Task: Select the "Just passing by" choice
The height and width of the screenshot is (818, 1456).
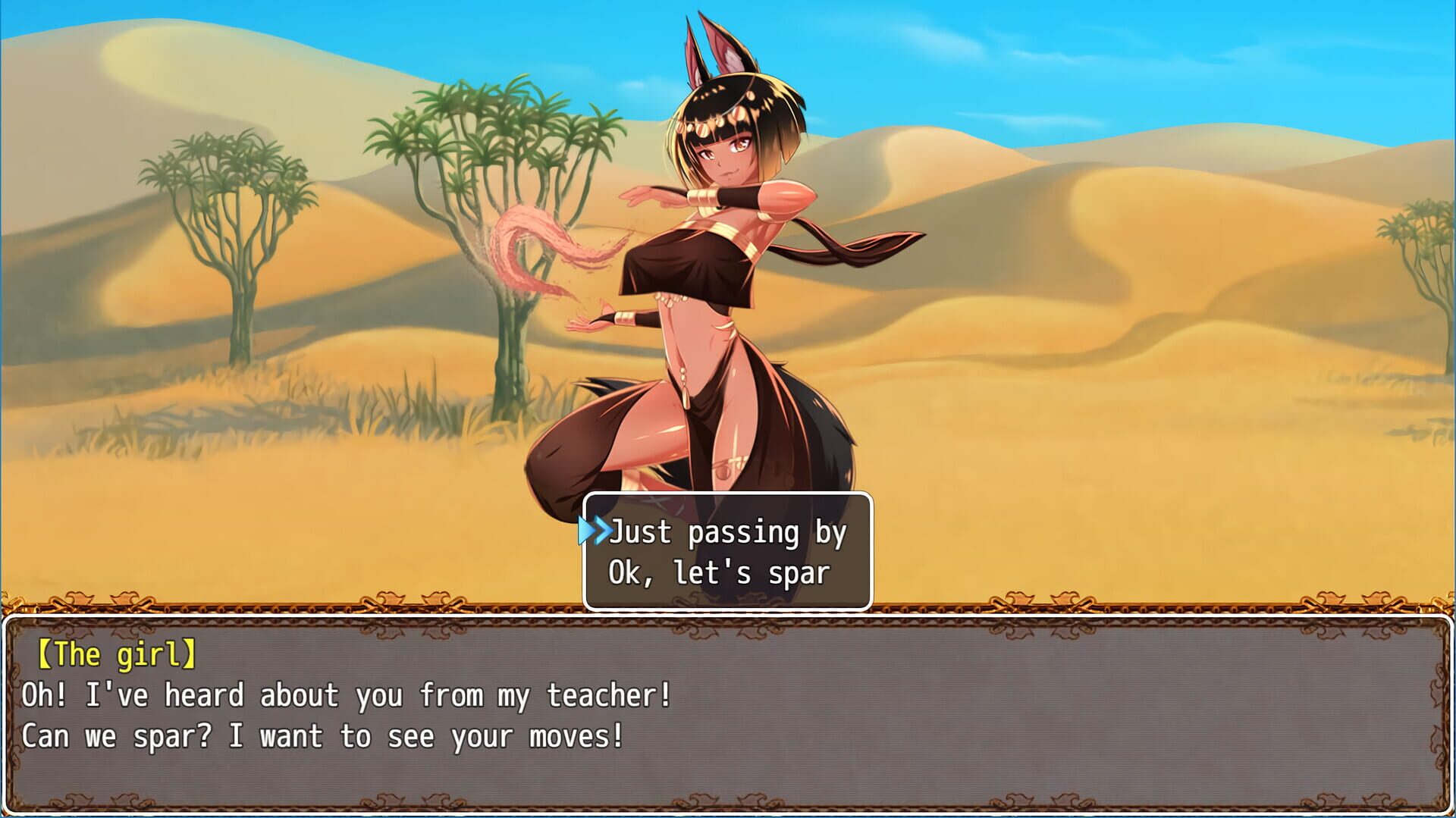Action: click(x=726, y=533)
